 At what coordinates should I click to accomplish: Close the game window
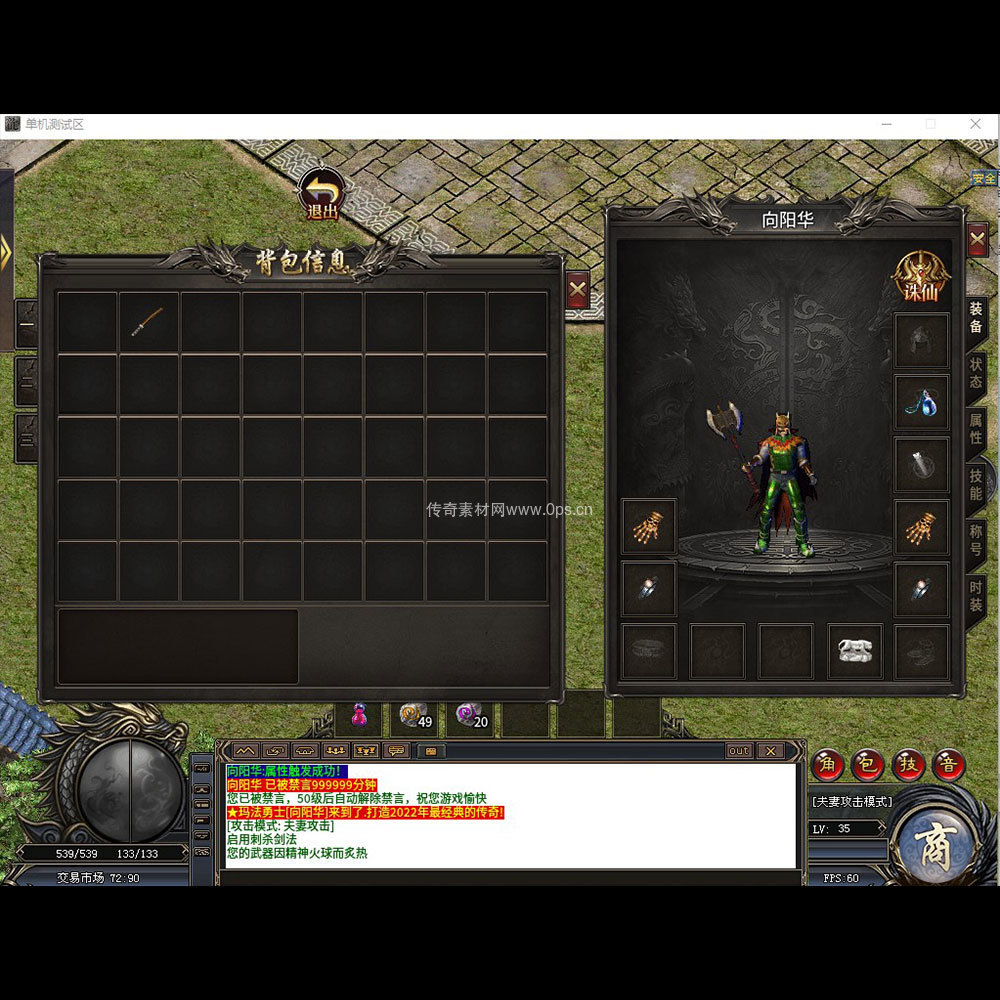point(976,124)
